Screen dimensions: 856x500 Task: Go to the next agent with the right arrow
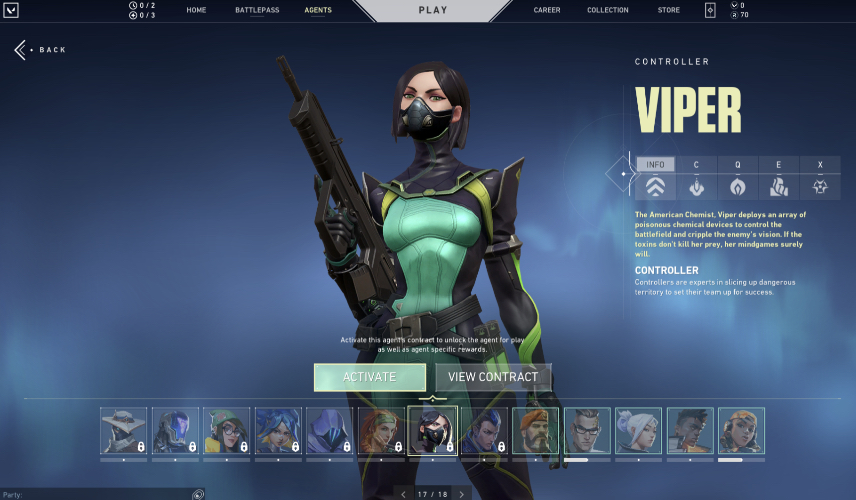pos(462,494)
